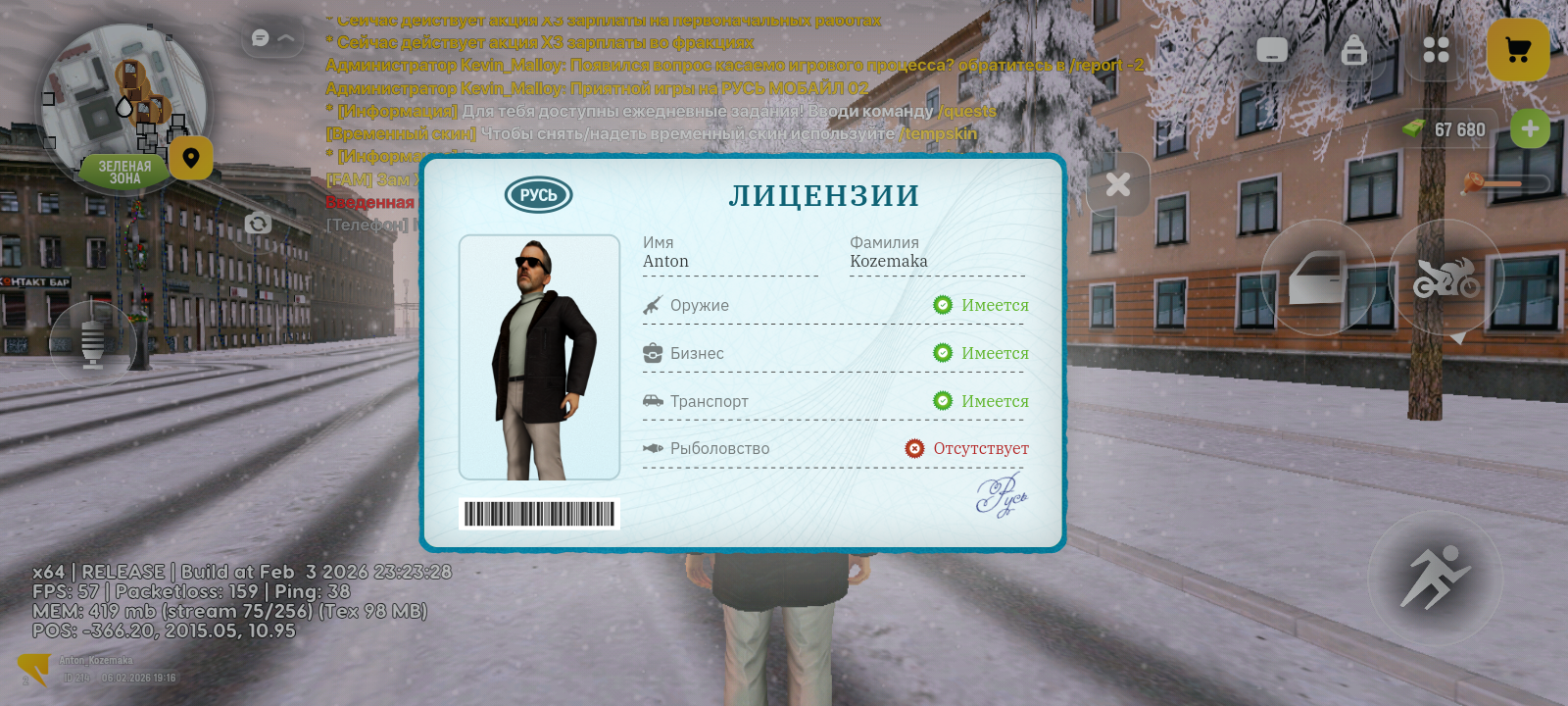Viewport: 1568px width, 706px height.
Task: Tap the camera view icon
Action: [258, 224]
